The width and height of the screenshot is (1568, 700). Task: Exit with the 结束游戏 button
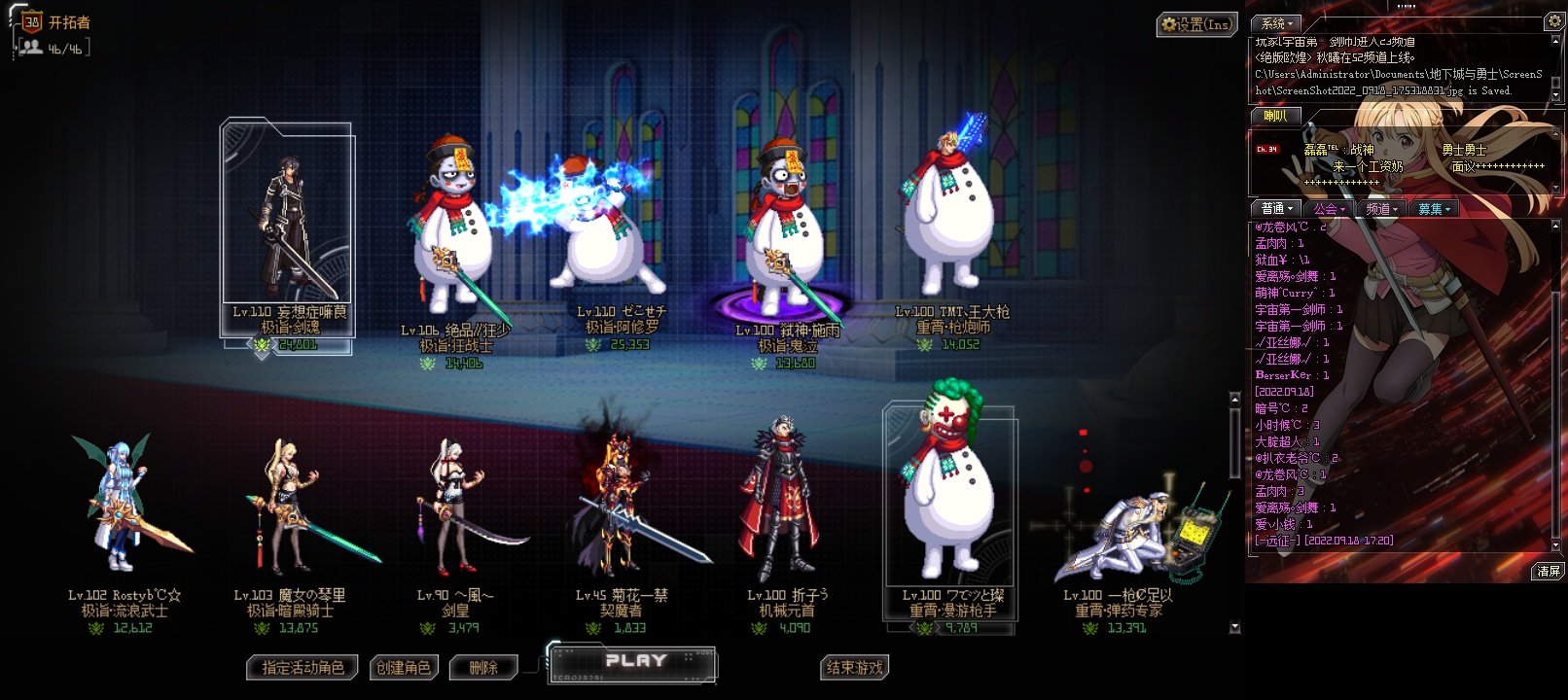click(x=855, y=668)
